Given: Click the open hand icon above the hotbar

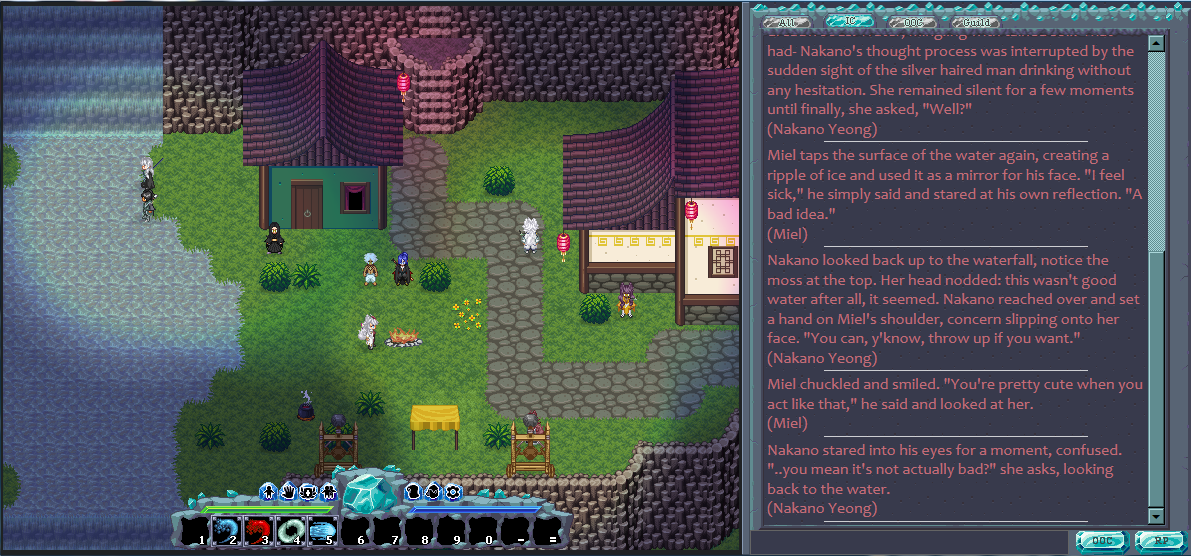Looking at the screenshot, I should pyautogui.click(x=288, y=492).
